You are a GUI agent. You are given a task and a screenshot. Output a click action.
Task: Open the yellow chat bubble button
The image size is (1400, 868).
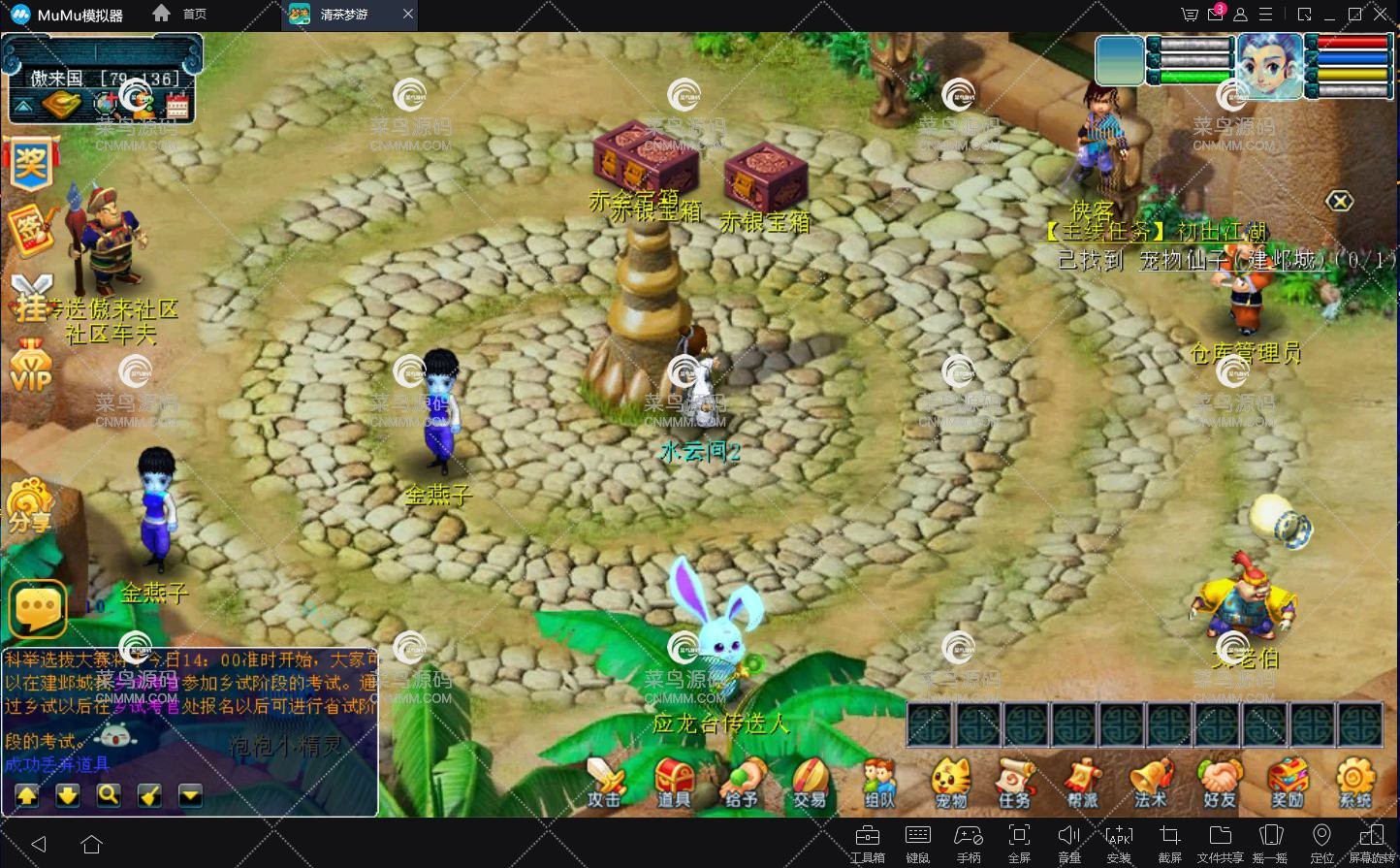pyautogui.click(x=38, y=608)
